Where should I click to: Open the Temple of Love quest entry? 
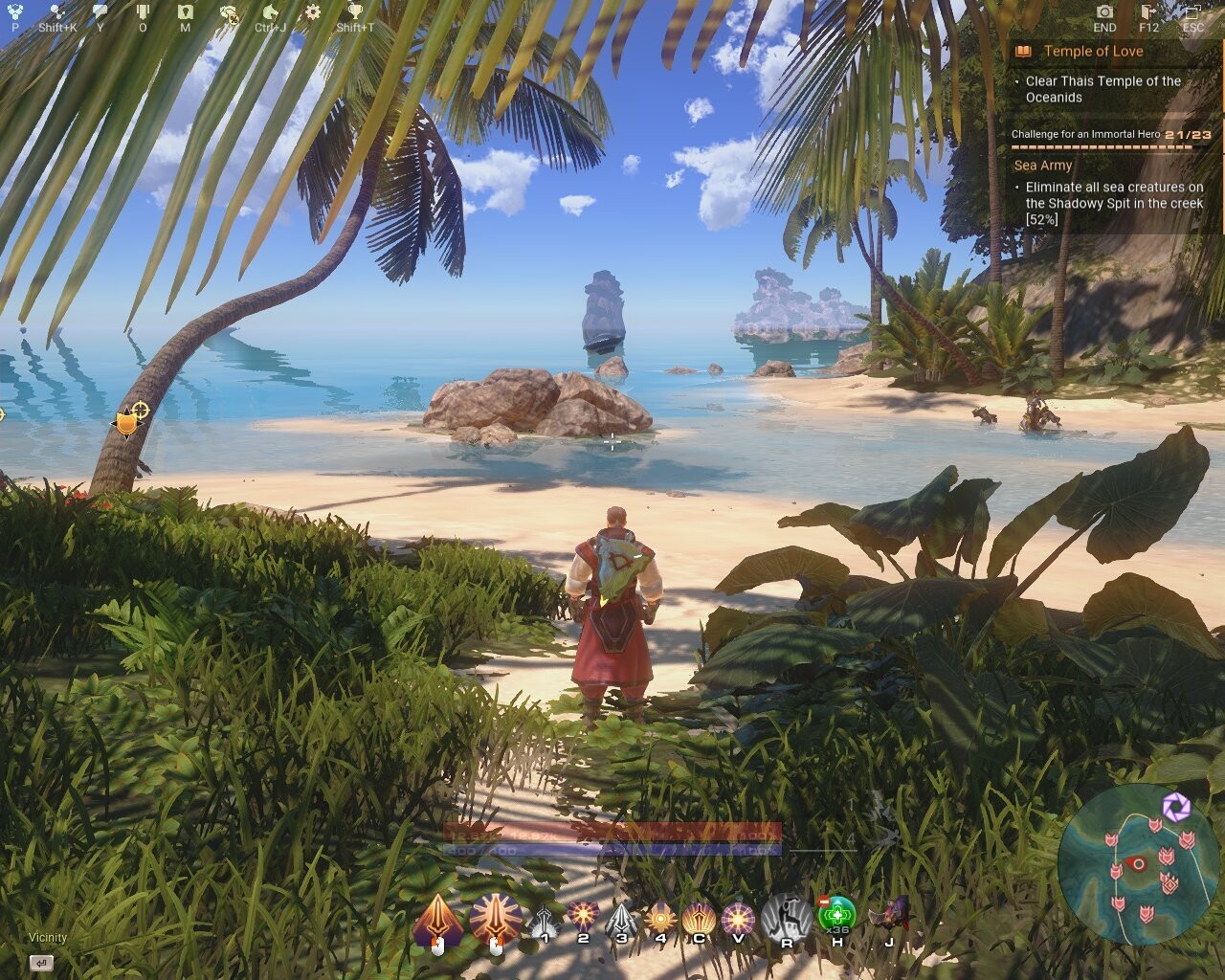(x=1093, y=52)
